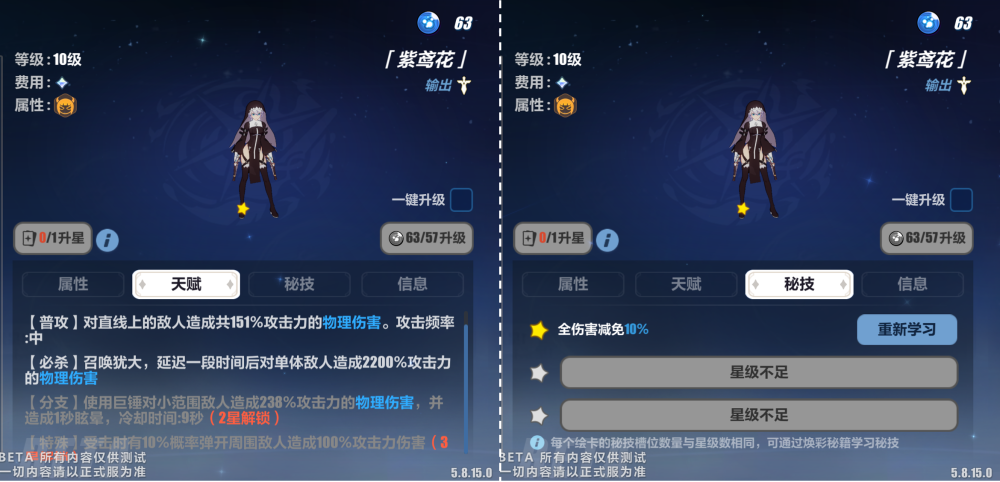Click 重新学习 to relearn the secret skill
Image resolution: width=1000 pixels, height=482 pixels.
coord(906,330)
